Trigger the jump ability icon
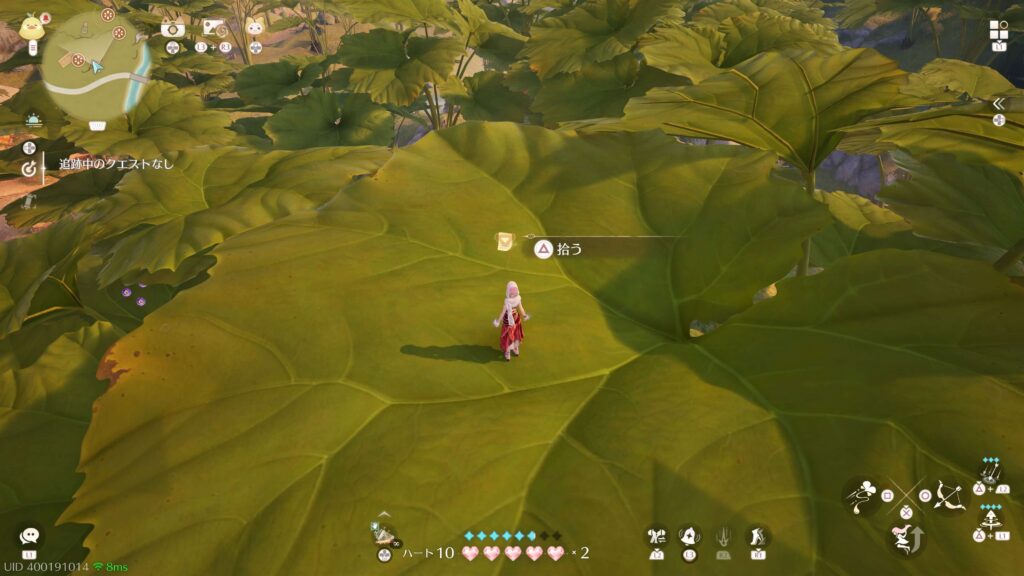 (905, 540)
